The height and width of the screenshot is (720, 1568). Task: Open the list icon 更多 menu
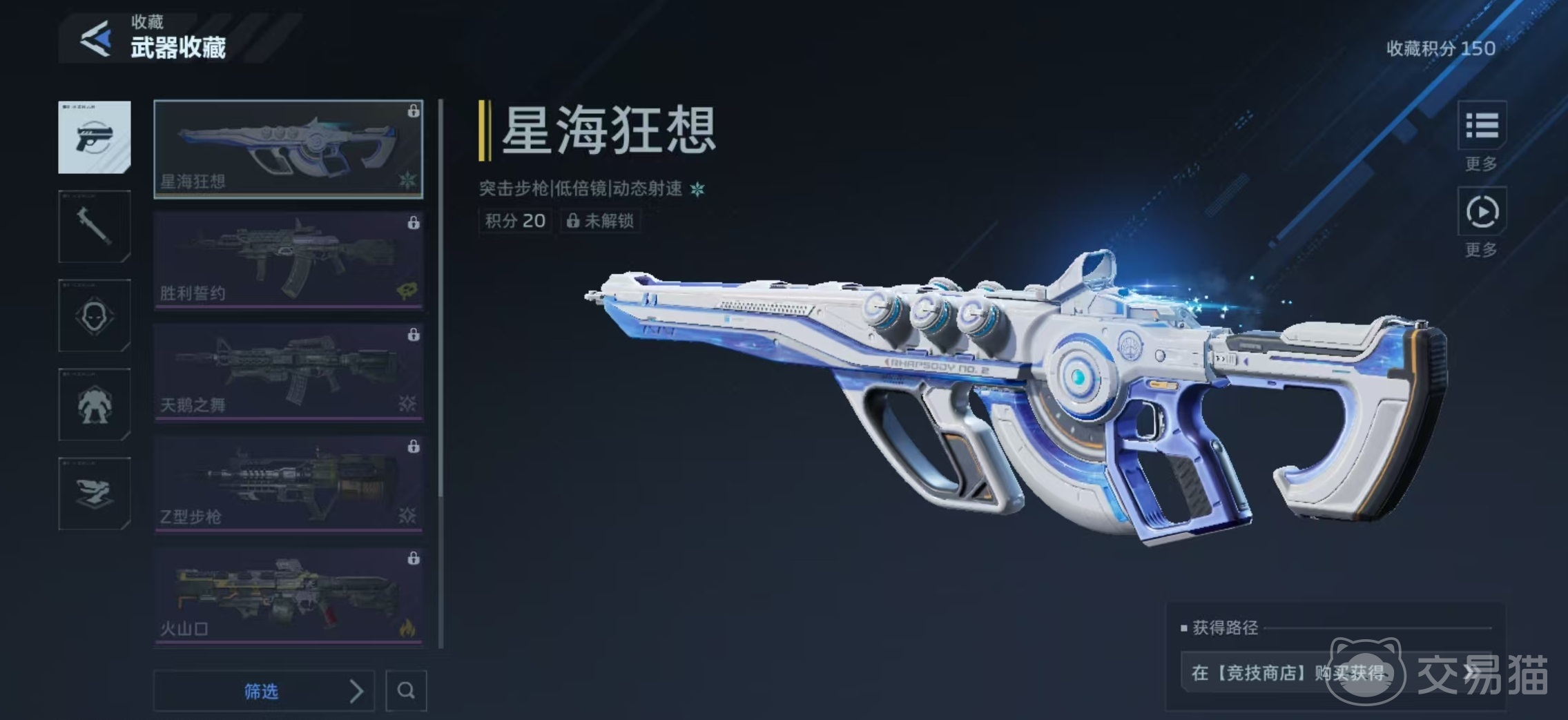(1482, 126)
